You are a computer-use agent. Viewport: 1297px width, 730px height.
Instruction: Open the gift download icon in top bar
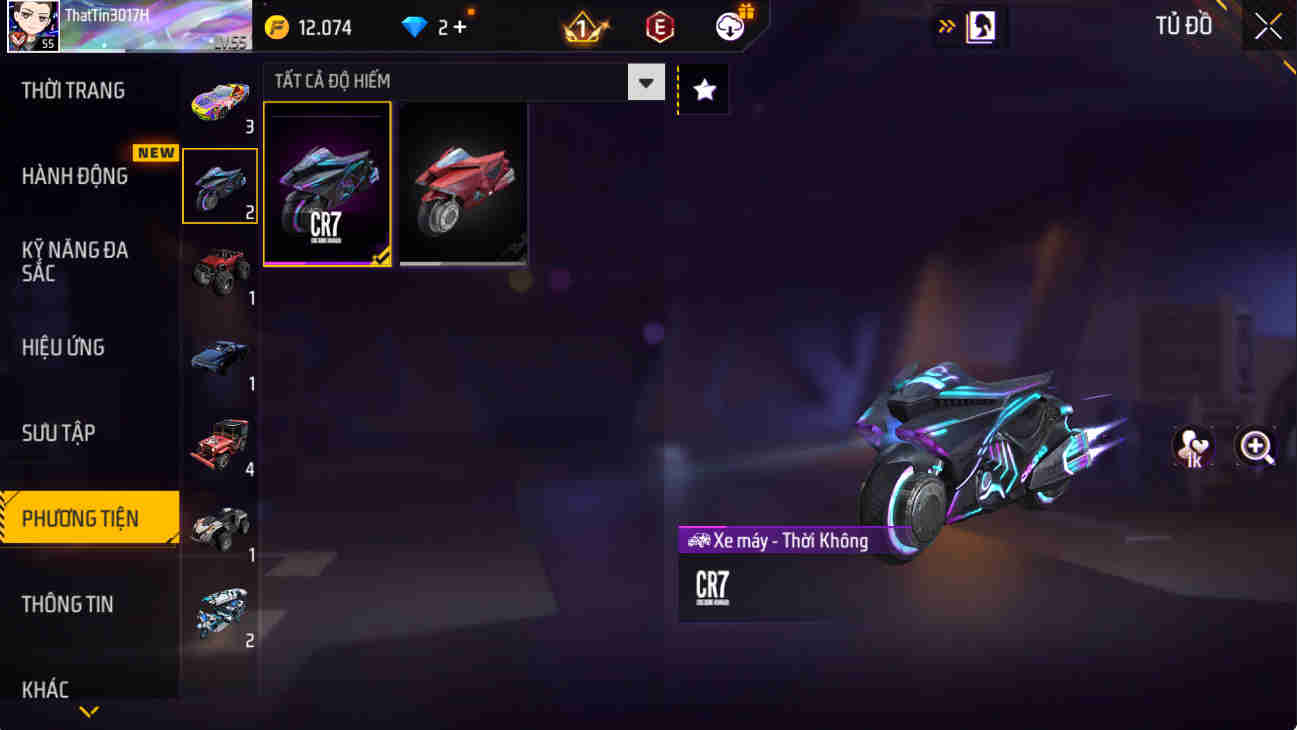tap(729, 27)
